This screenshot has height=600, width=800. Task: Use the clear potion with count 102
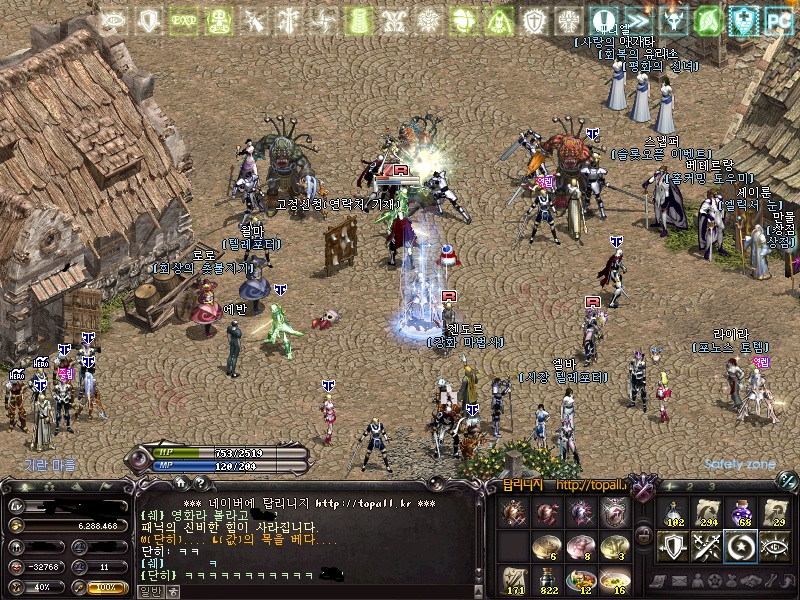point(673,512)
